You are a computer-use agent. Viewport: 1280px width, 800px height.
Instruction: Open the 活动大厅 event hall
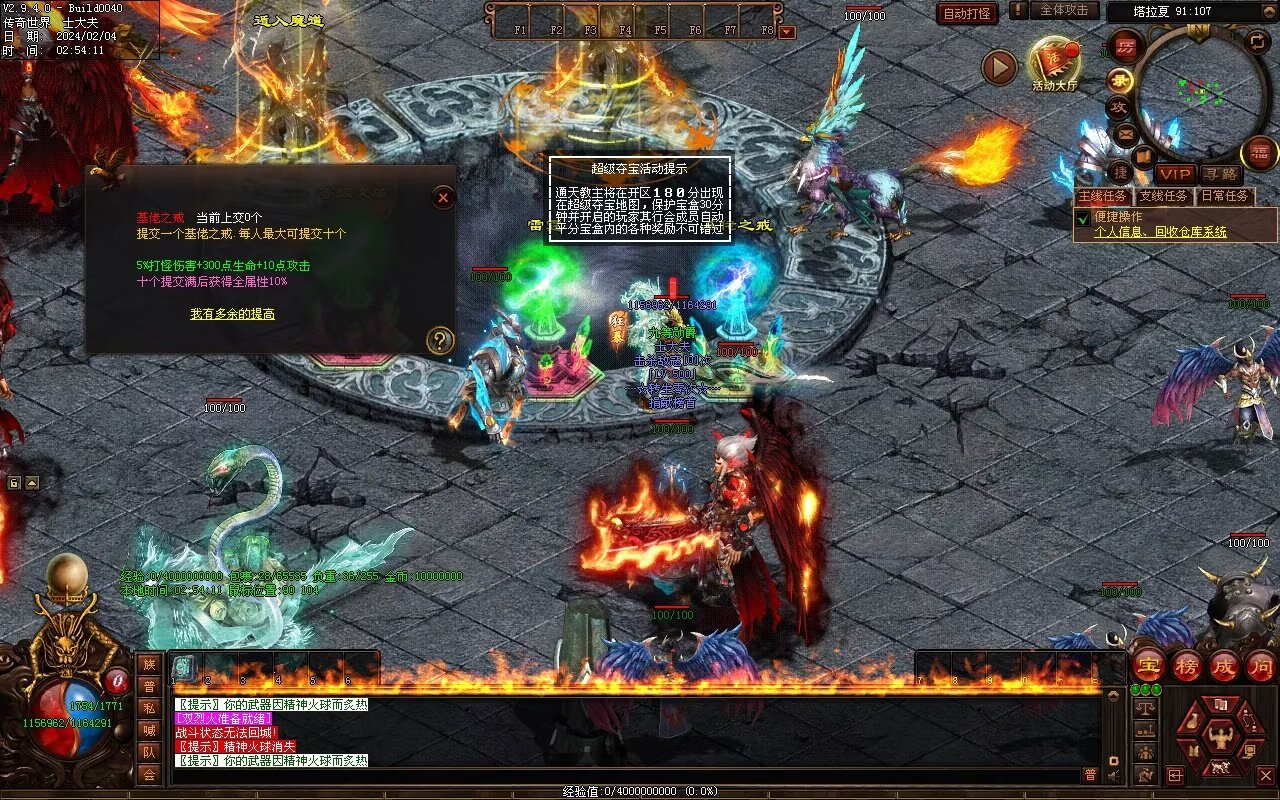(1055, 64)
